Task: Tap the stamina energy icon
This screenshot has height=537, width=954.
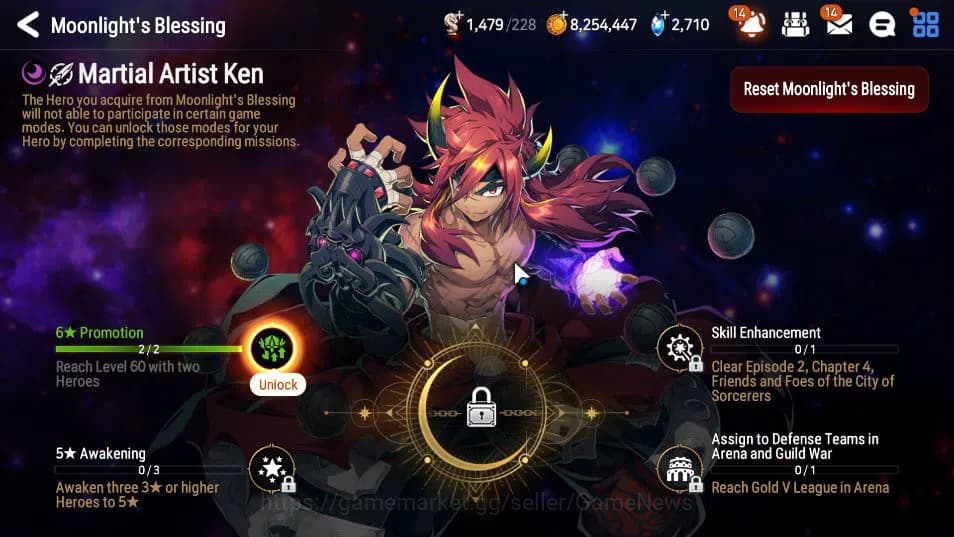Action: 453,25
